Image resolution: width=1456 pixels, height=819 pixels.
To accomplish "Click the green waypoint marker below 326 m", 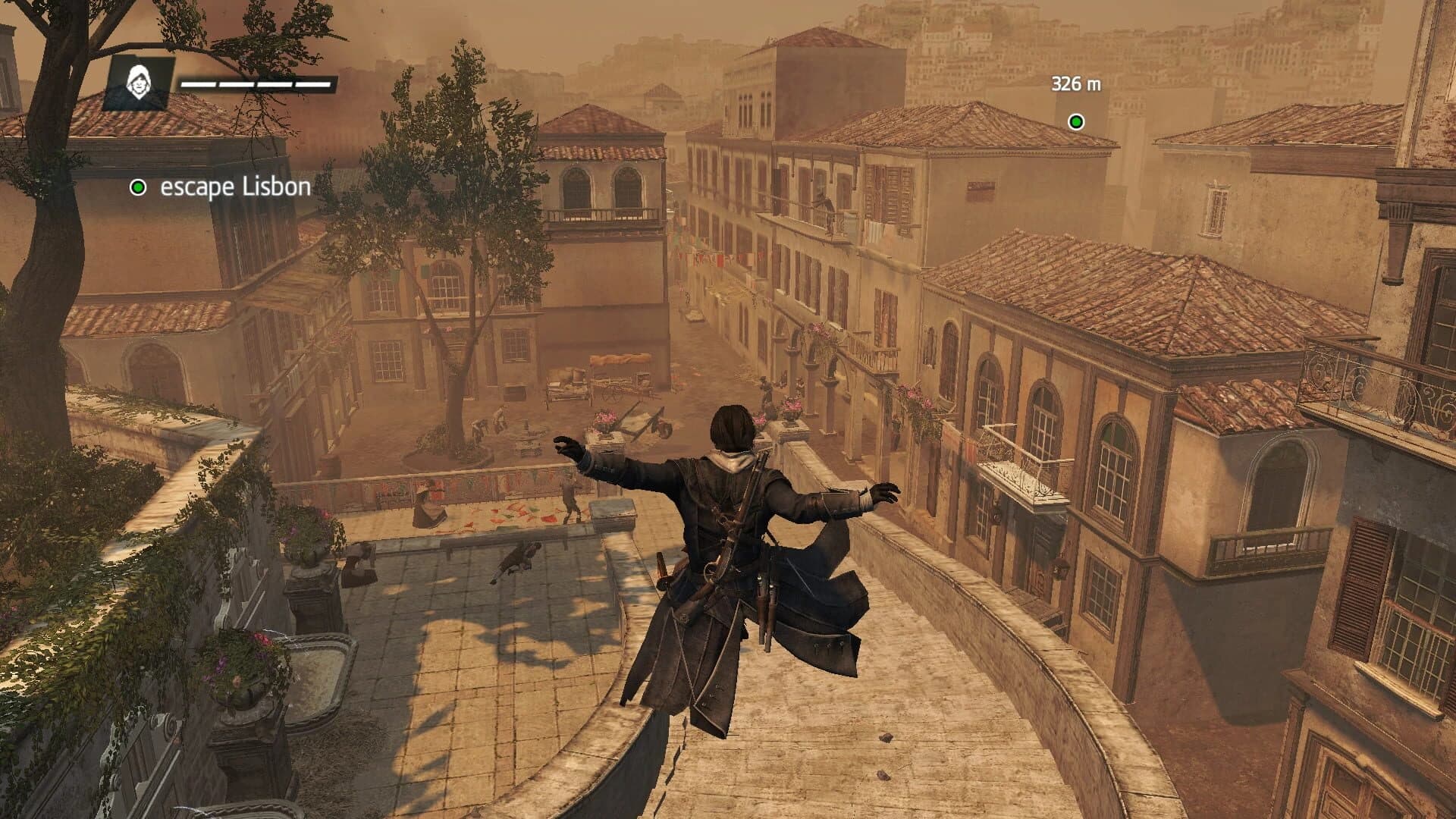I will click(1075, 119).
